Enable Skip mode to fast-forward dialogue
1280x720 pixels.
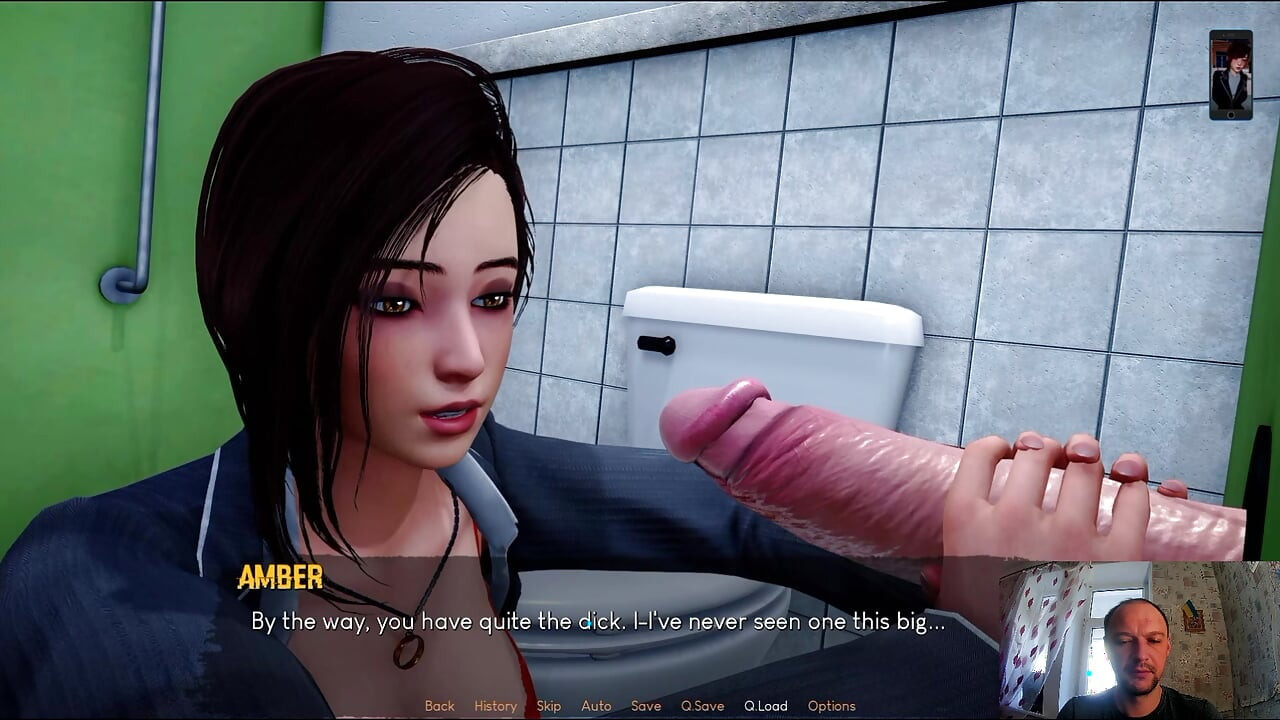[548, 706]
